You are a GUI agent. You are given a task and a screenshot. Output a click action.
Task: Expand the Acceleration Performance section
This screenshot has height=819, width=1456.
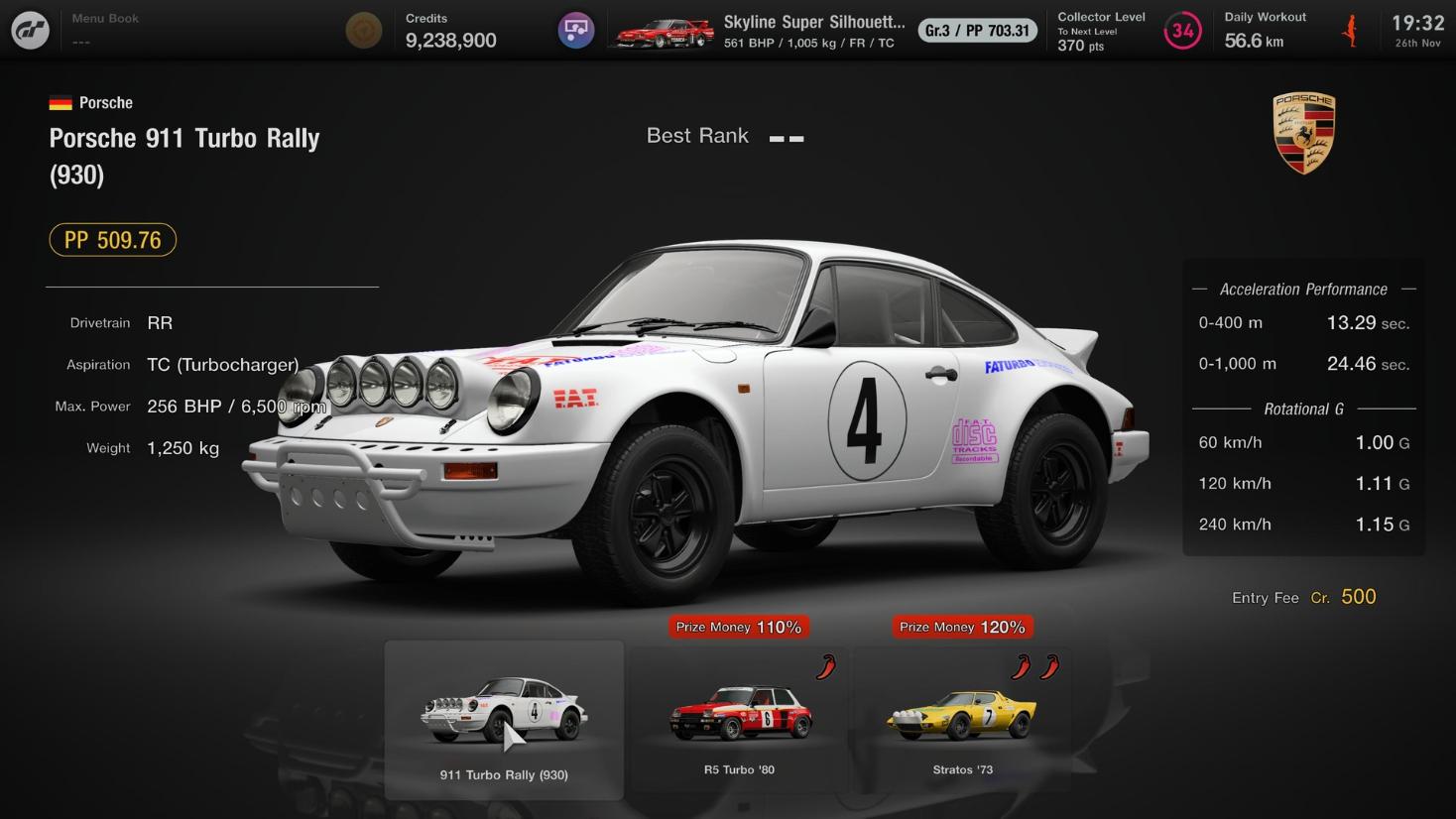[1303, 289]
